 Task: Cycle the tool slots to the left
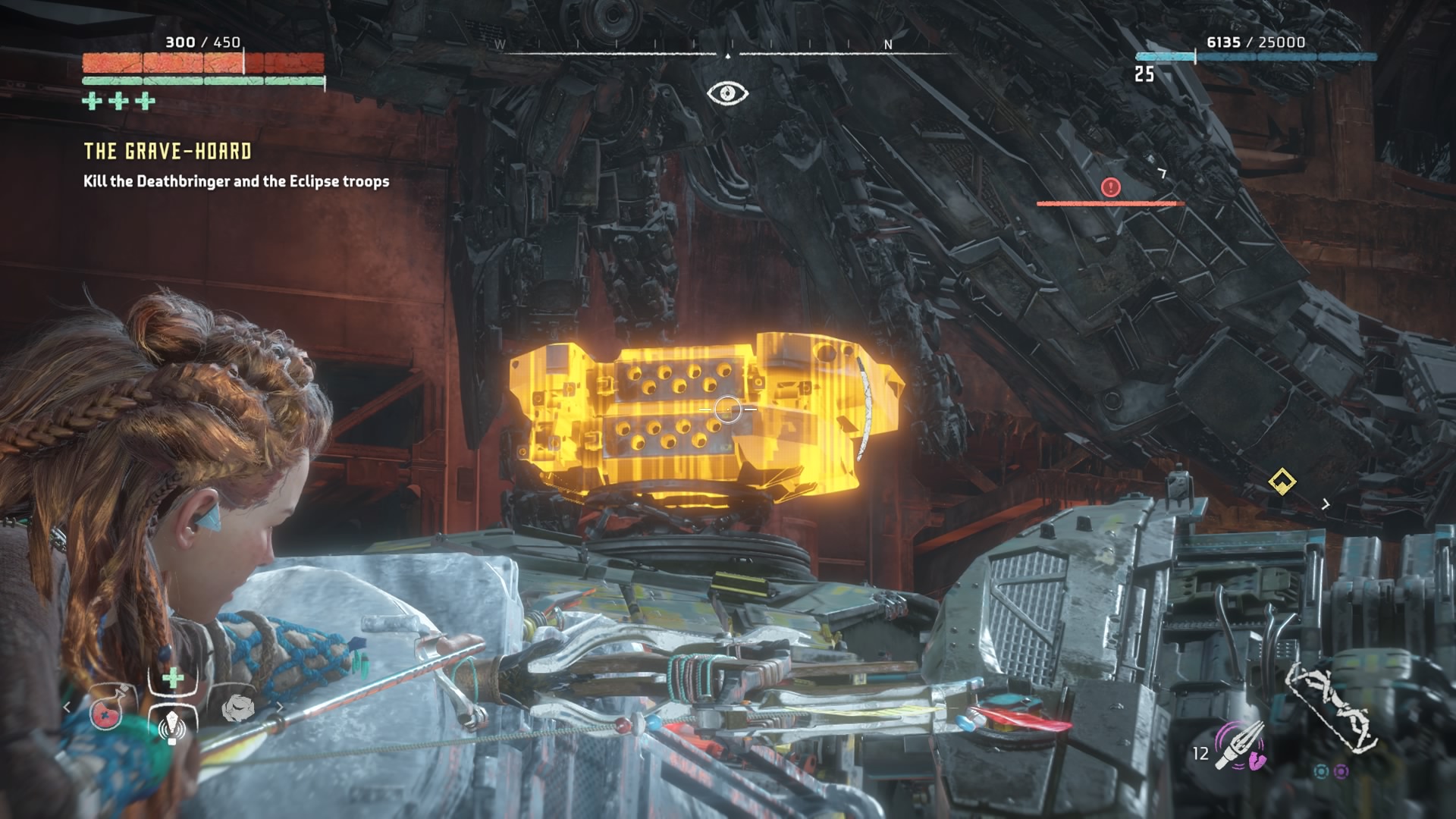tap(67, 708)
